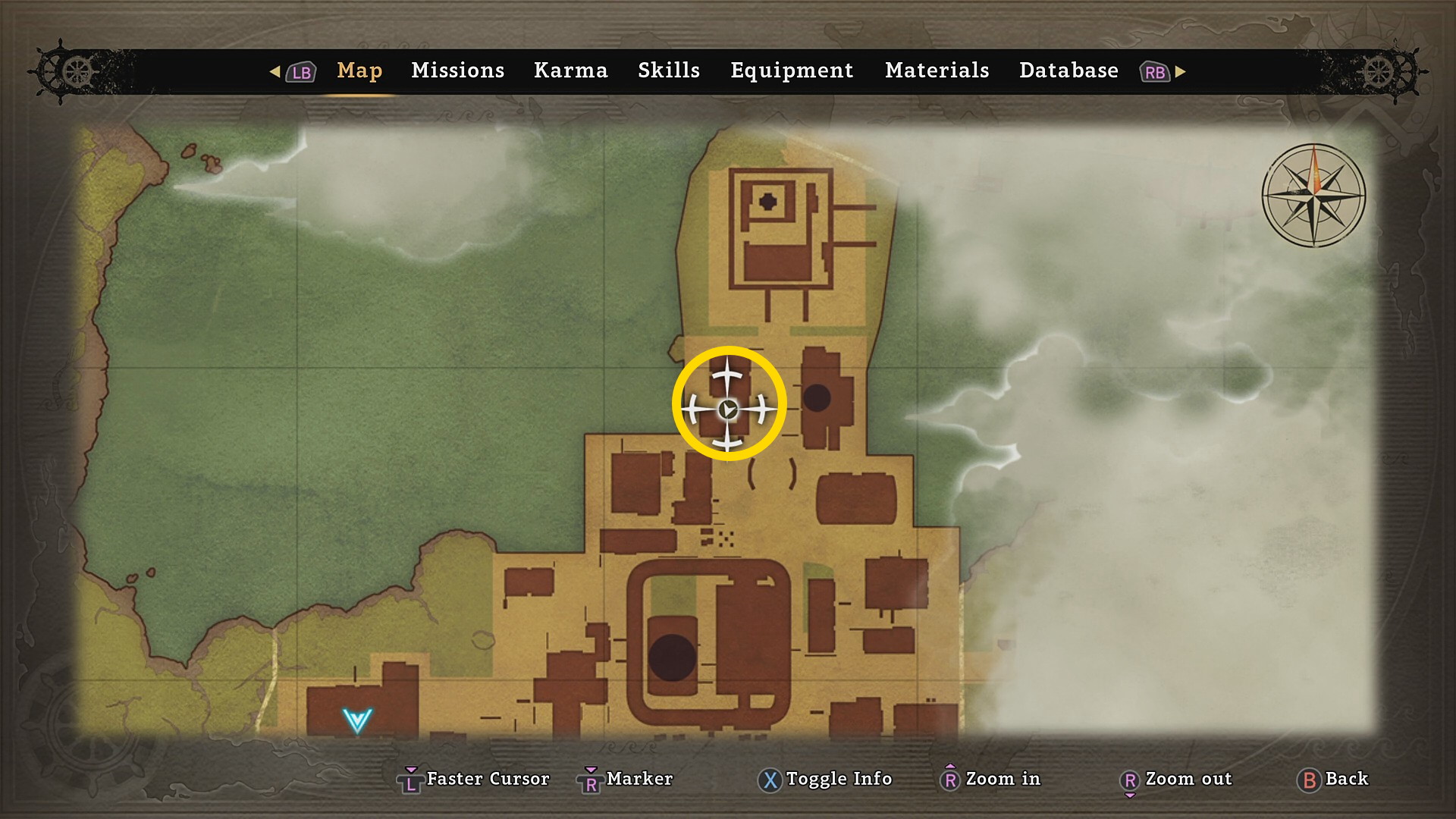Open the Equipment tab
1456x819 pixels.
tap(792, 71)
